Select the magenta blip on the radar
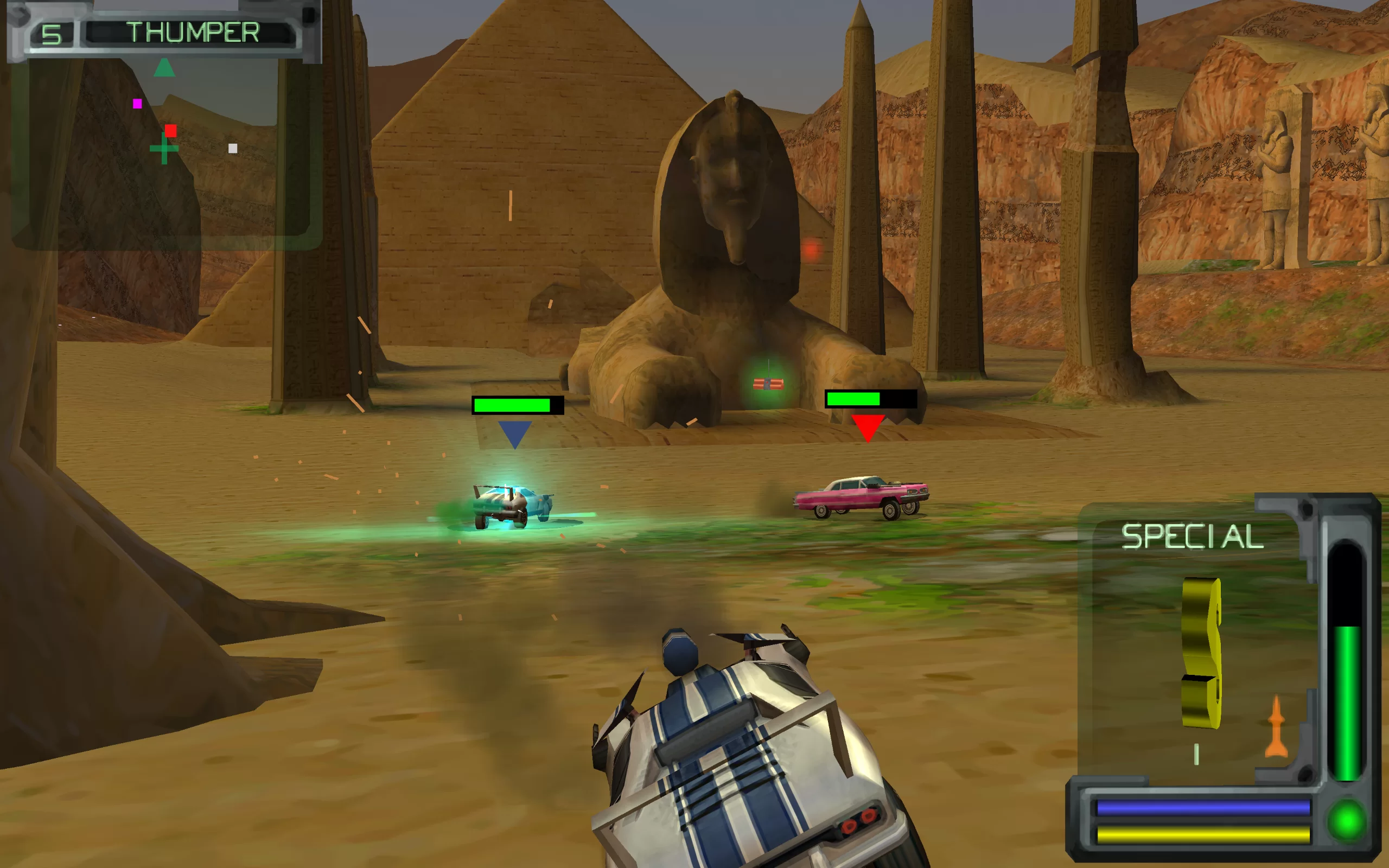 [x=137, y=103]
